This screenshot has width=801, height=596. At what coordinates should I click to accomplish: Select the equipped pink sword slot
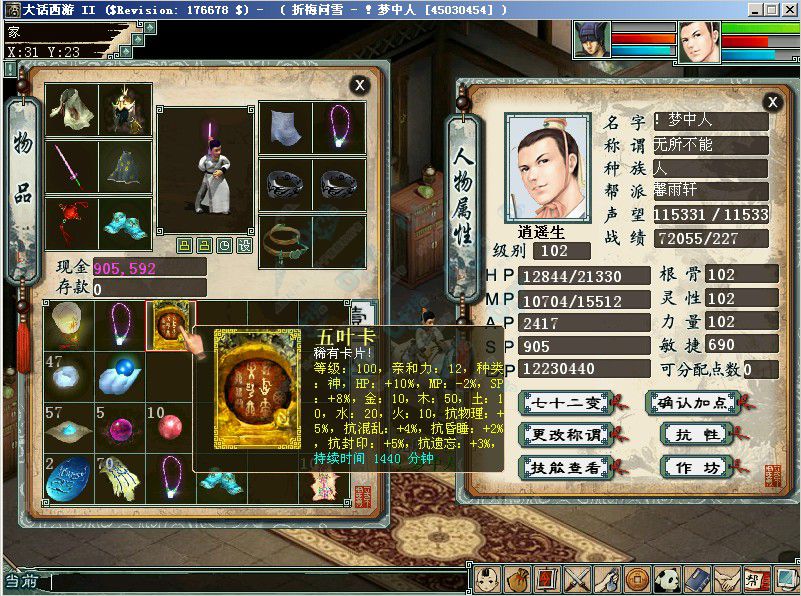72,165
